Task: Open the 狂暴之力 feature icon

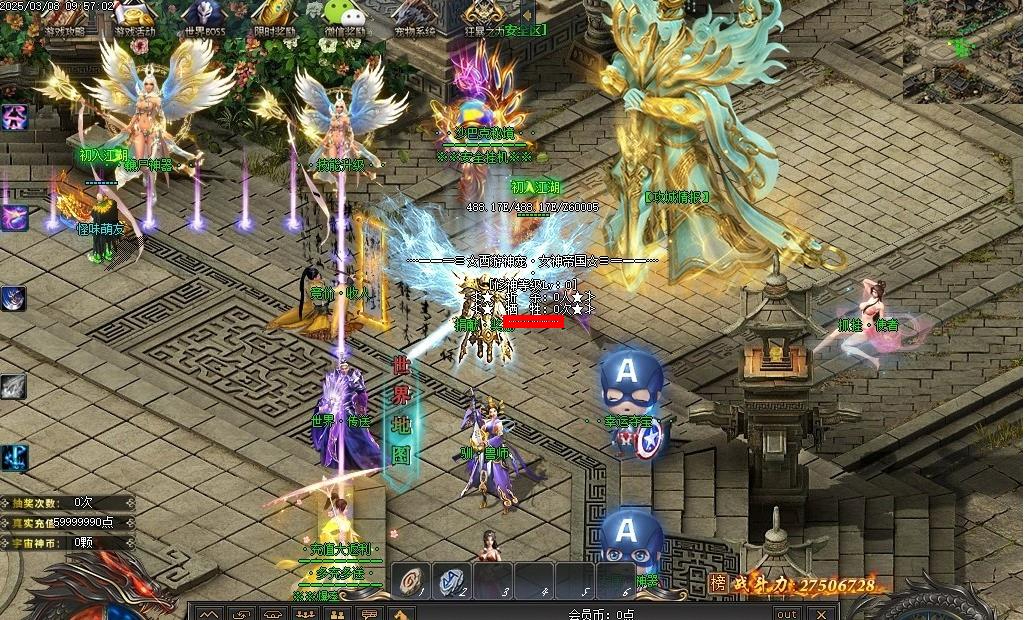Action: pyautogui.click(x=483, y=18)
